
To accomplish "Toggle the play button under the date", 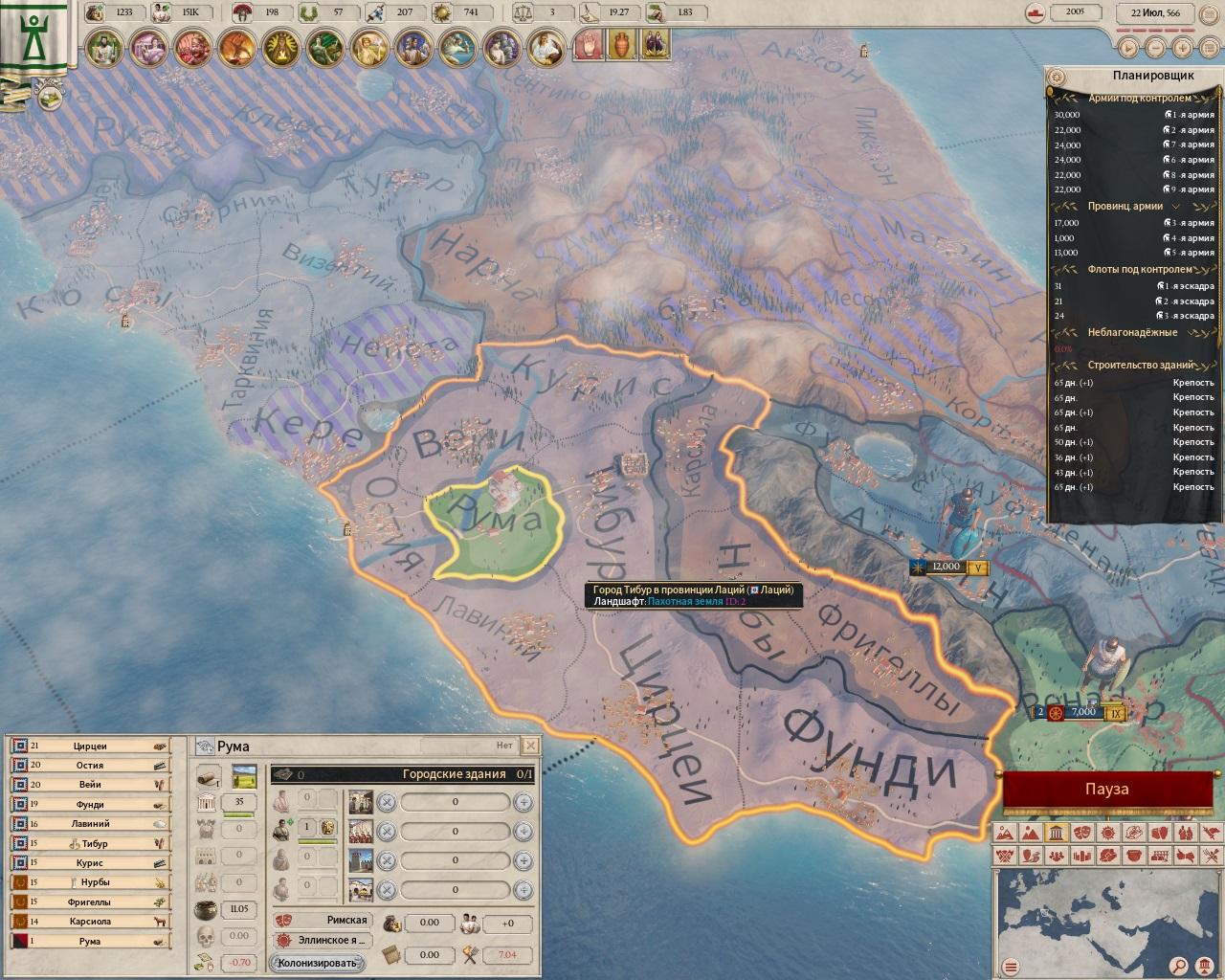I will [x=1128, y=47].
